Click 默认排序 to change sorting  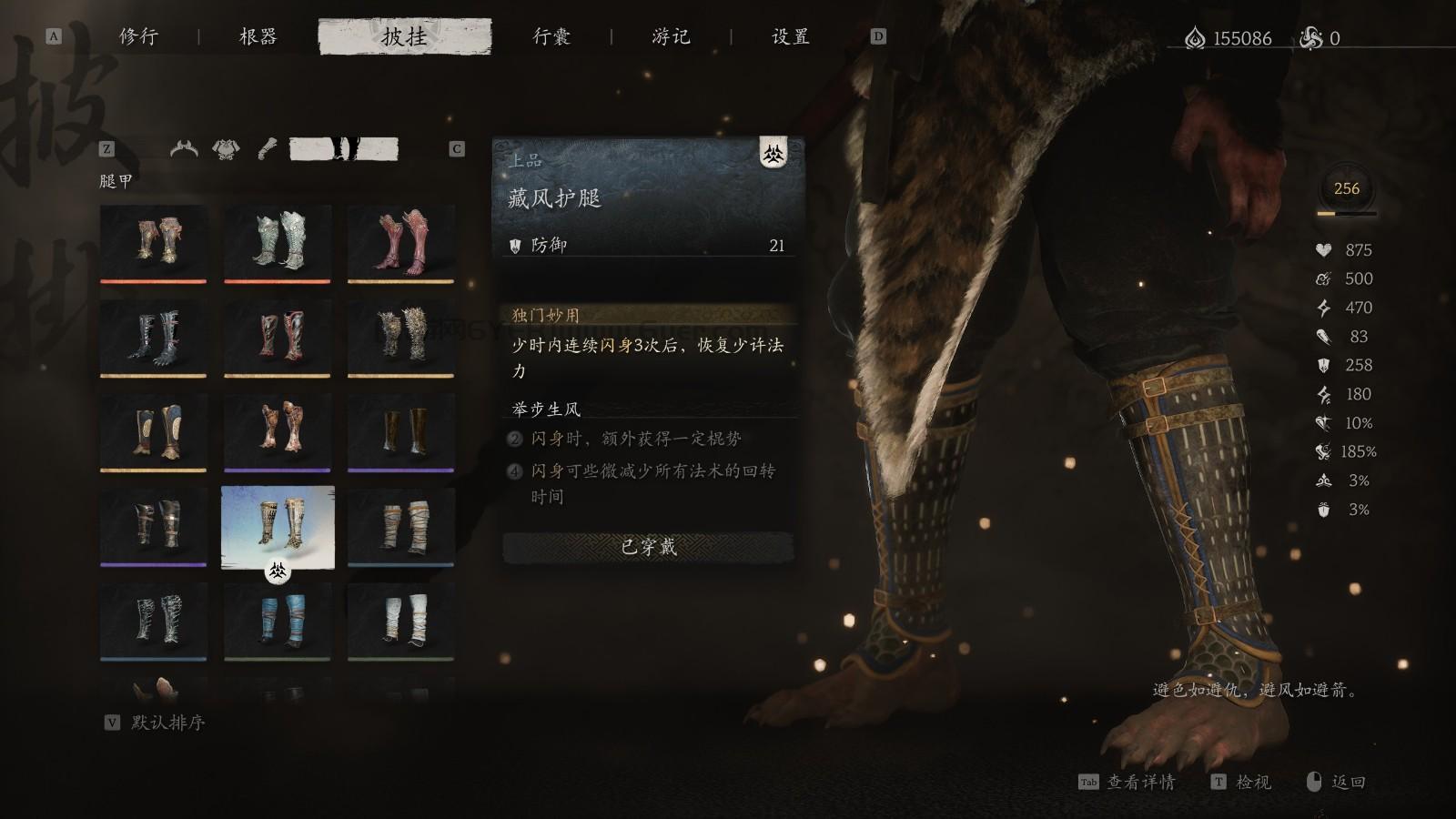169,723
